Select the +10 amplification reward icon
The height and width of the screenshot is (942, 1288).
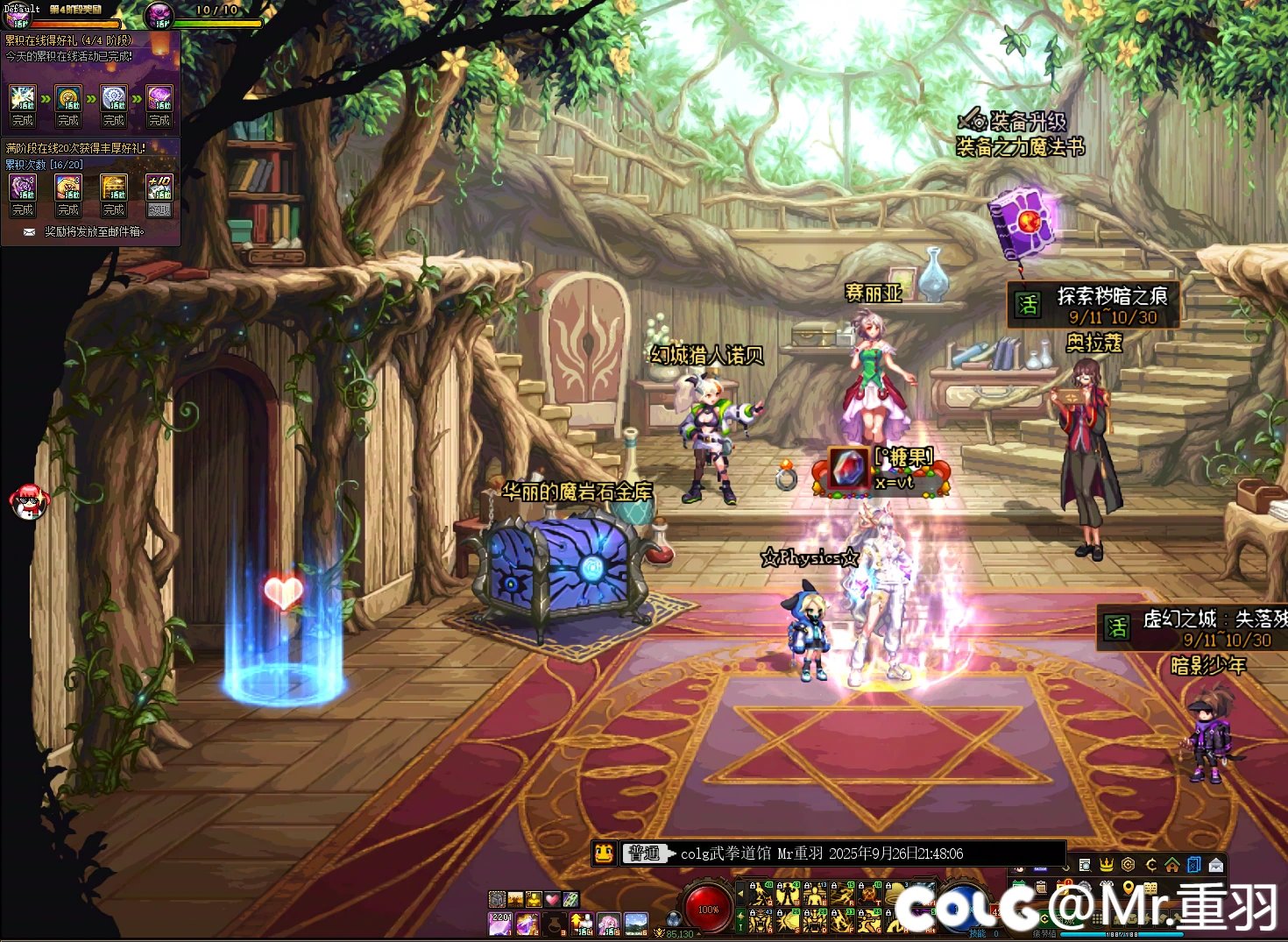[x=159, y=187]
